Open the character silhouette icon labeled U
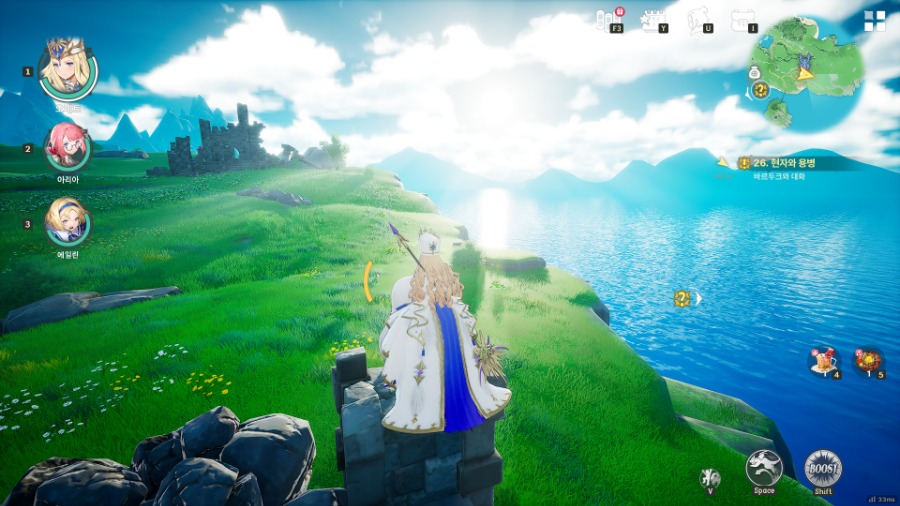 pyautogui.click(x=700, y=18)
